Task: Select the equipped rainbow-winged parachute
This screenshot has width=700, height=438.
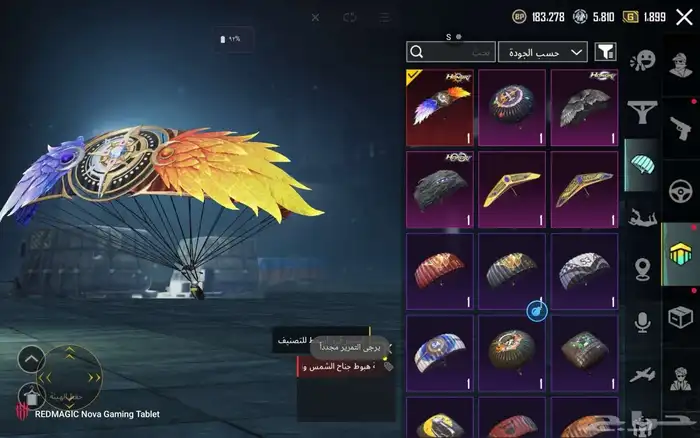Action: point(441,107)
